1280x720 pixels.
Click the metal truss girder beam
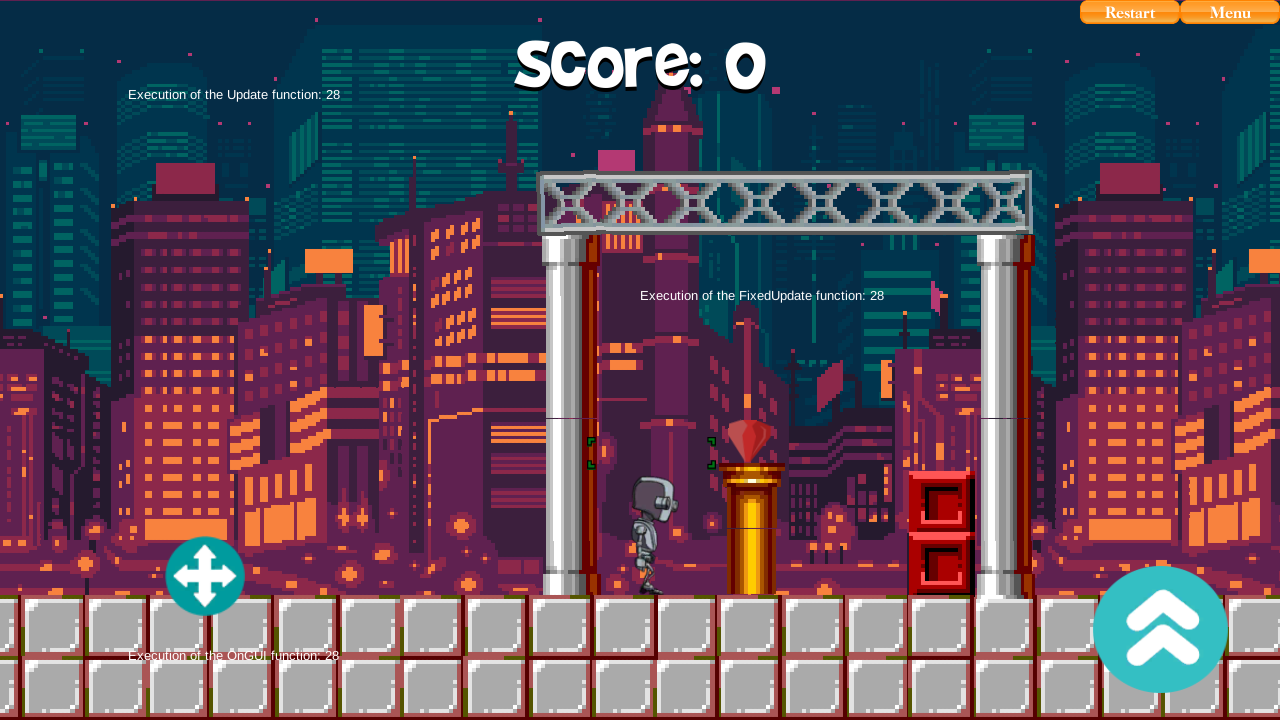(x=785, y=203)
